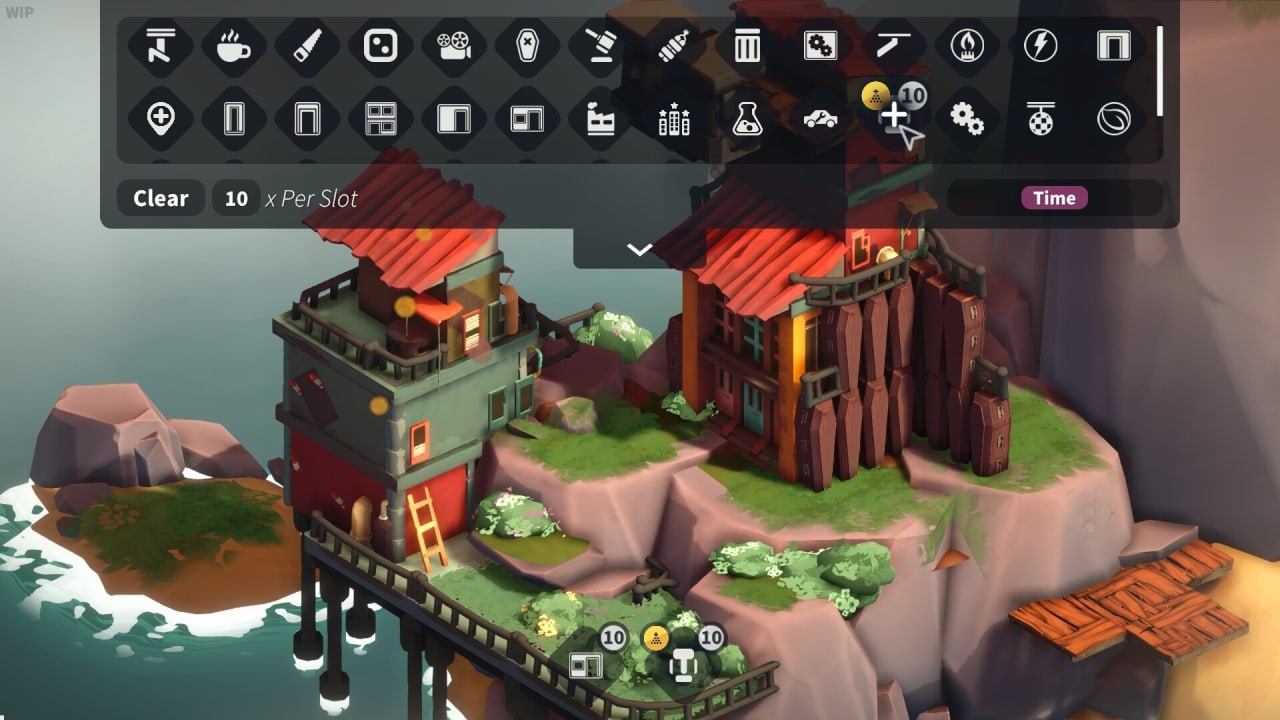Select the map pin plus icon
This screenshot has height=720, width=1280.
click(160, 119)
